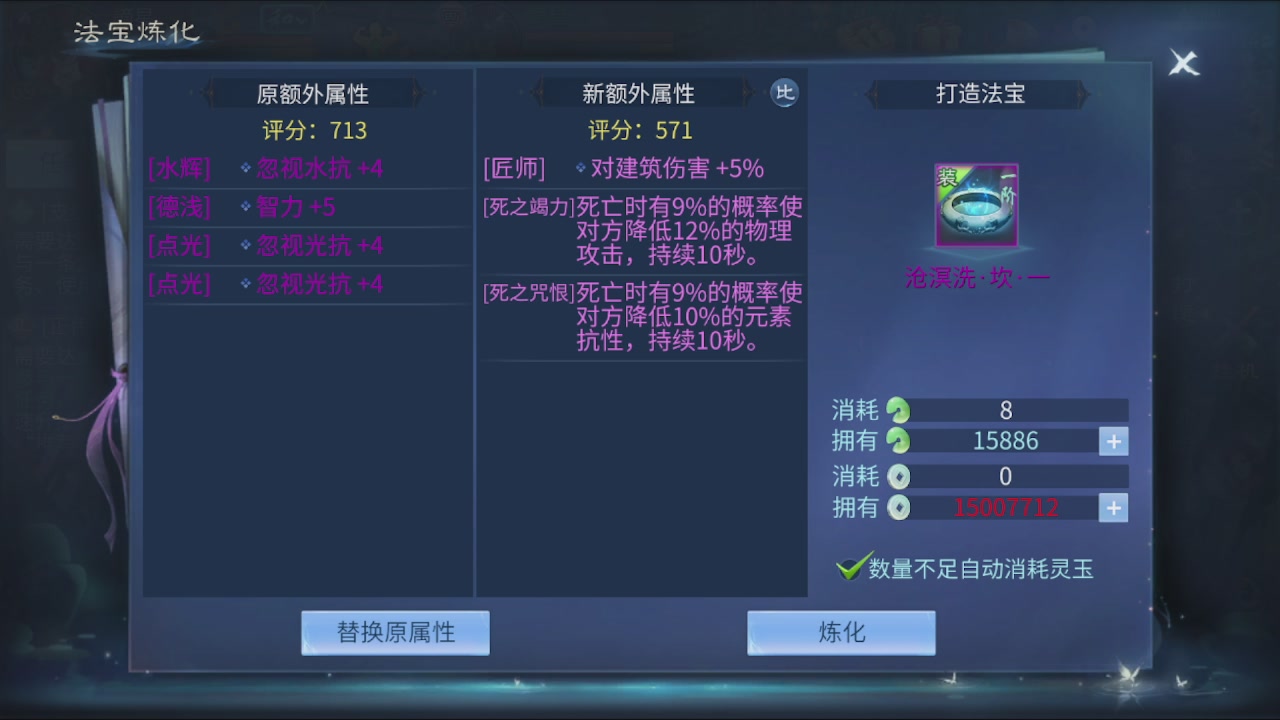This screenshot has height=720, width=1280.
Task: Open the treasure thumbnail under 打造法宝
Action: (x=976, y=207)
